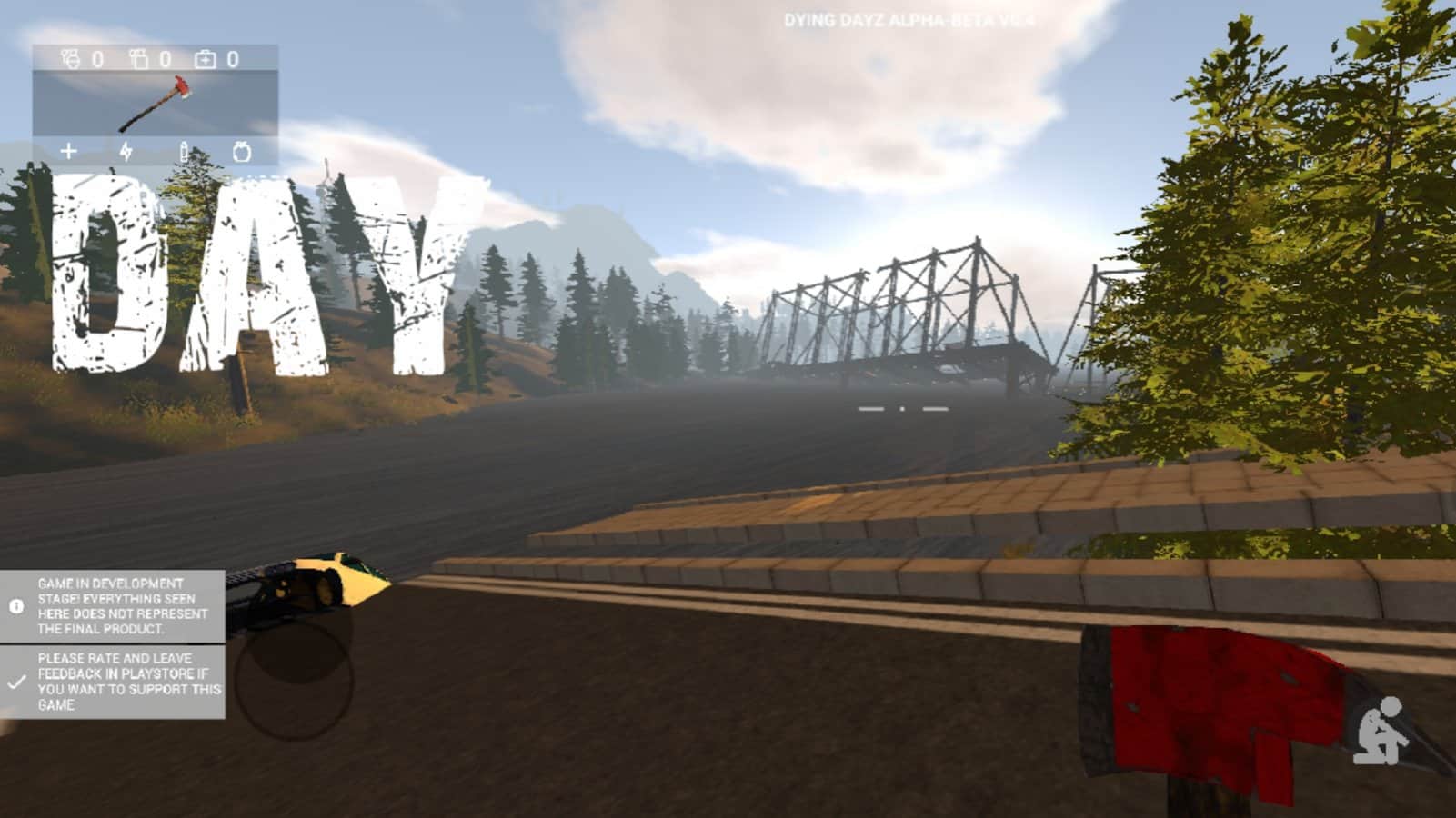Expand the quick-slot inventory panel

[x=155, y=105]
